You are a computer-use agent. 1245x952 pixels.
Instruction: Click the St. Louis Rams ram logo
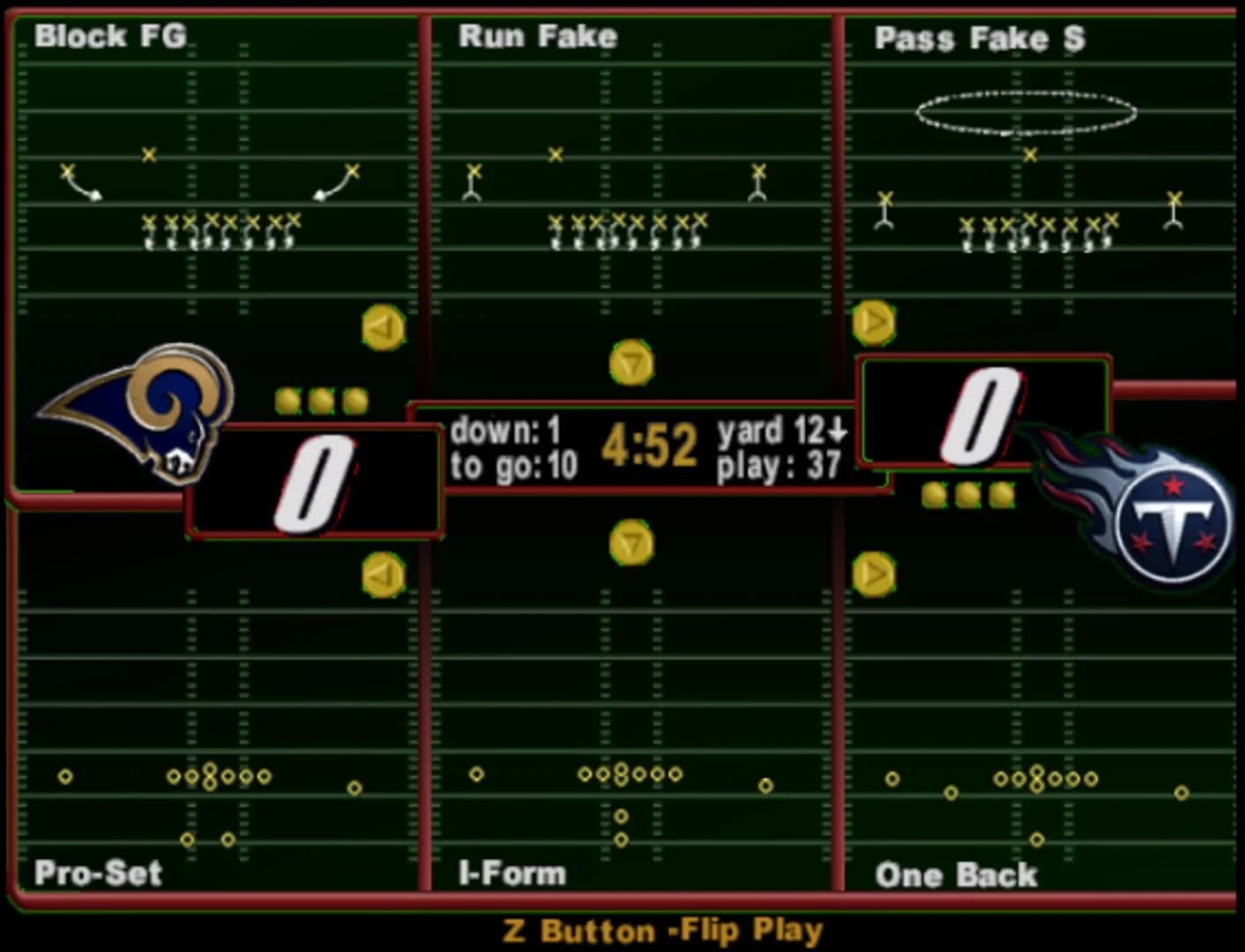point(141,414)
